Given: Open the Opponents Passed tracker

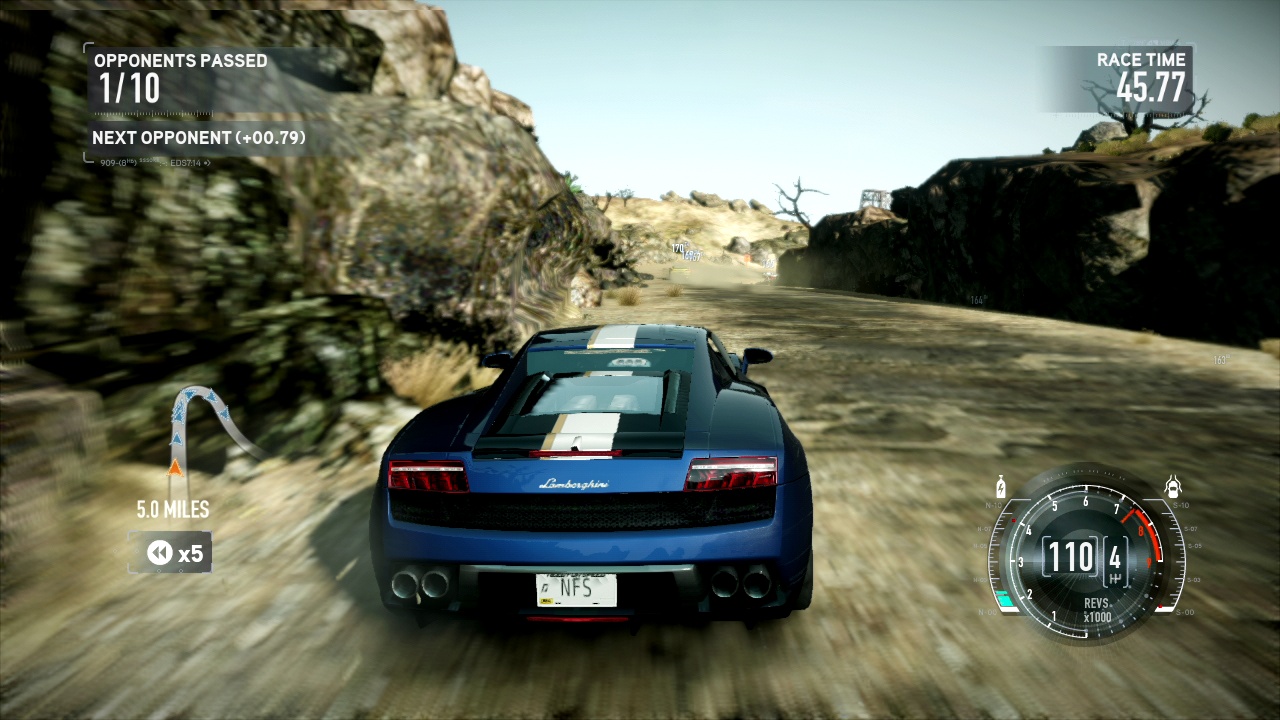Looking at the screenshot, I should tap(180, 78).
